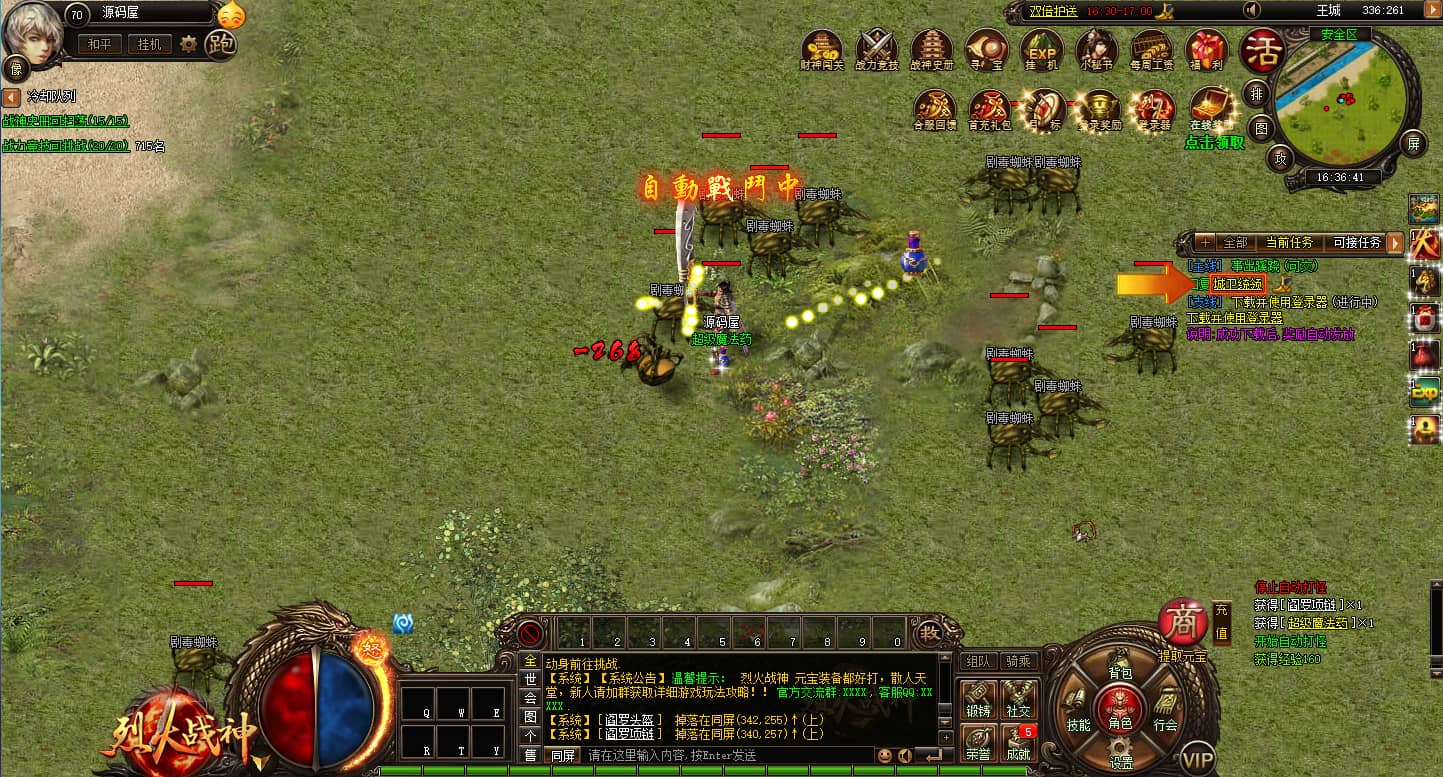Toggle the 和平 attack mode button

(100, 44)
